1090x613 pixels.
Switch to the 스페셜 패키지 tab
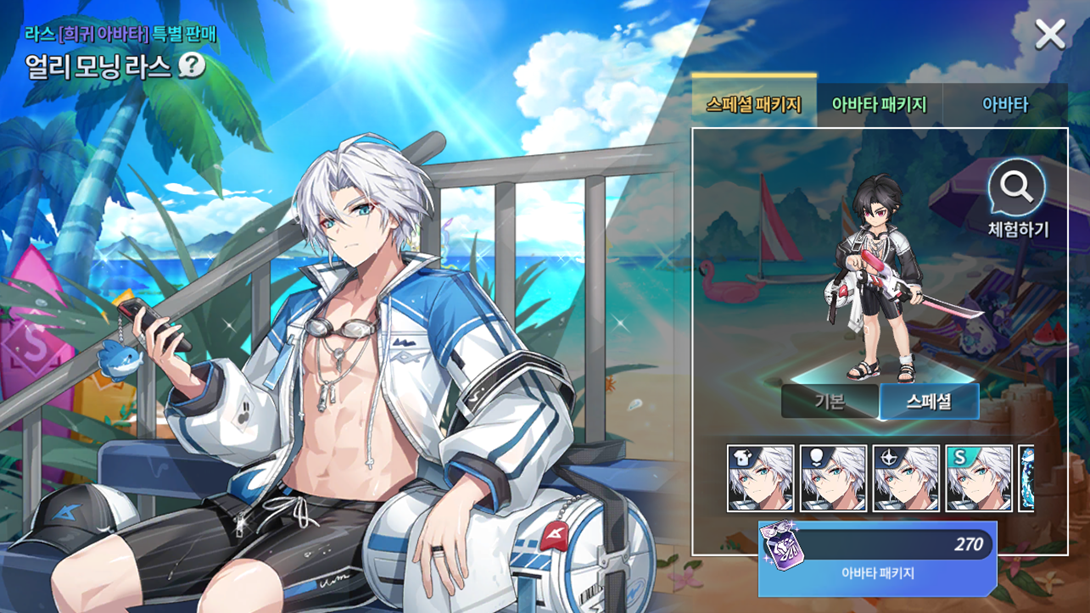coord(753,104)
